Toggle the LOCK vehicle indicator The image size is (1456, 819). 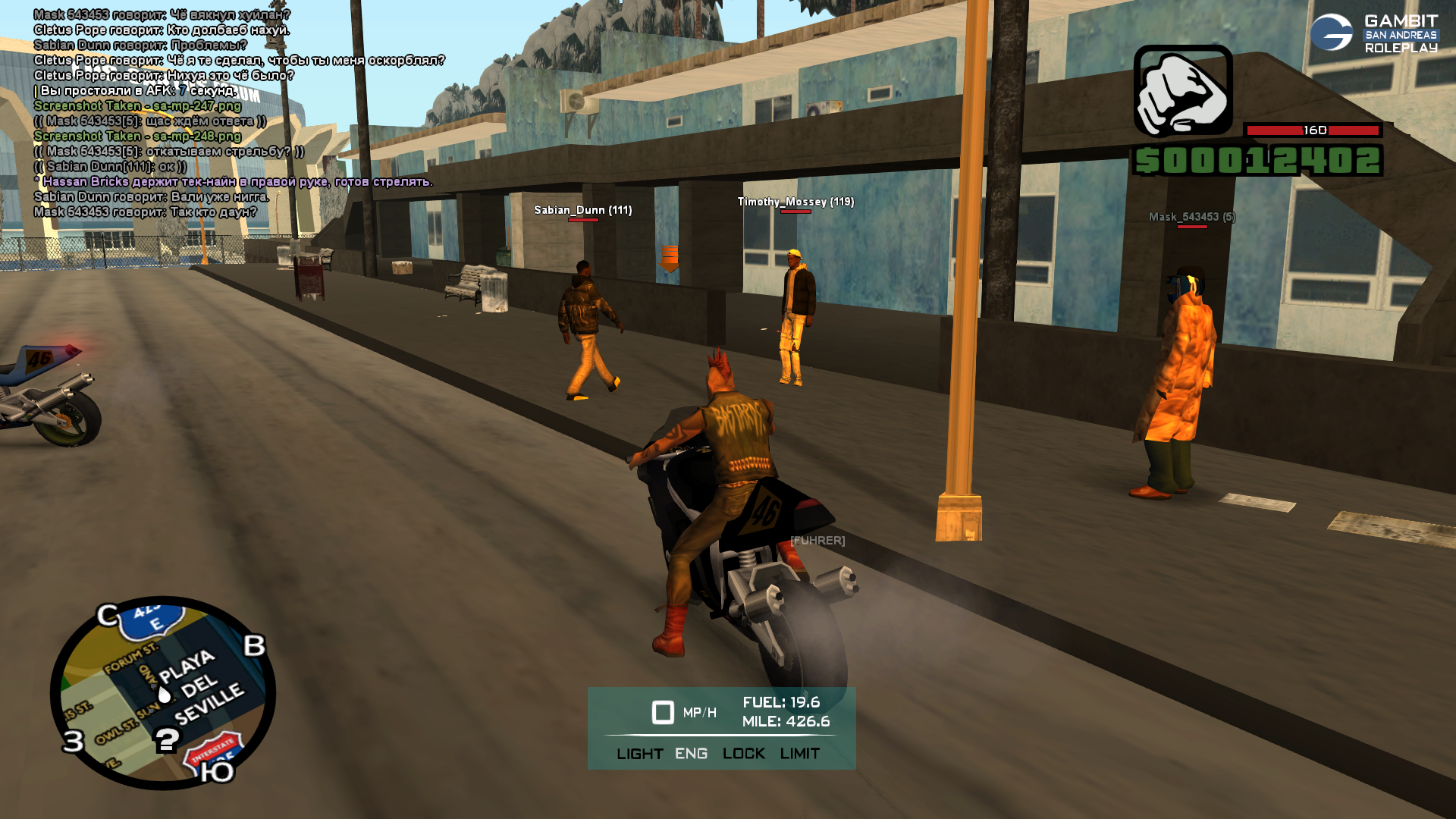743,754
